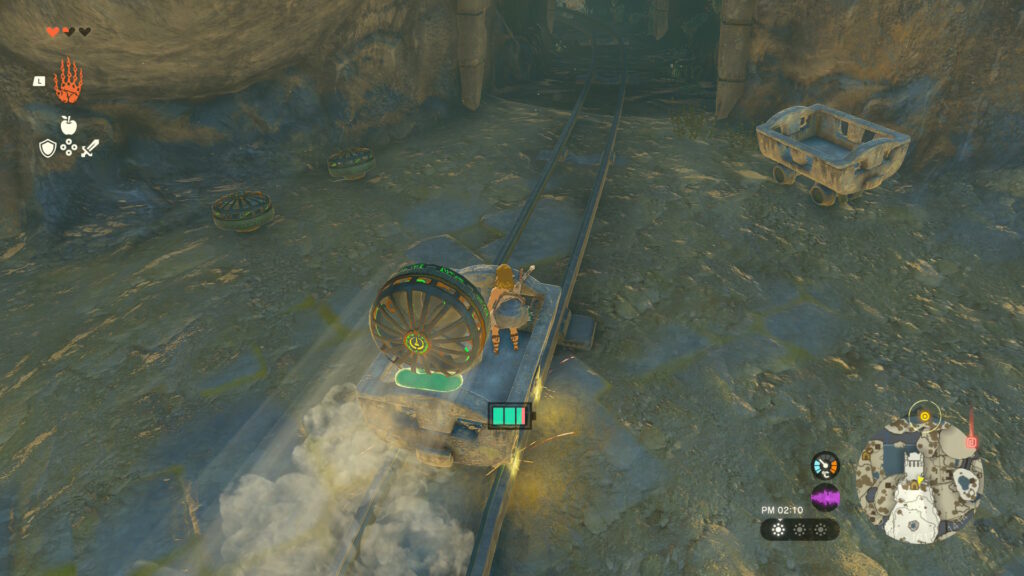The width and height of the screenshot is (1024, 576).
Task: Open the shield quick-select icon
Action: point(47,149)
